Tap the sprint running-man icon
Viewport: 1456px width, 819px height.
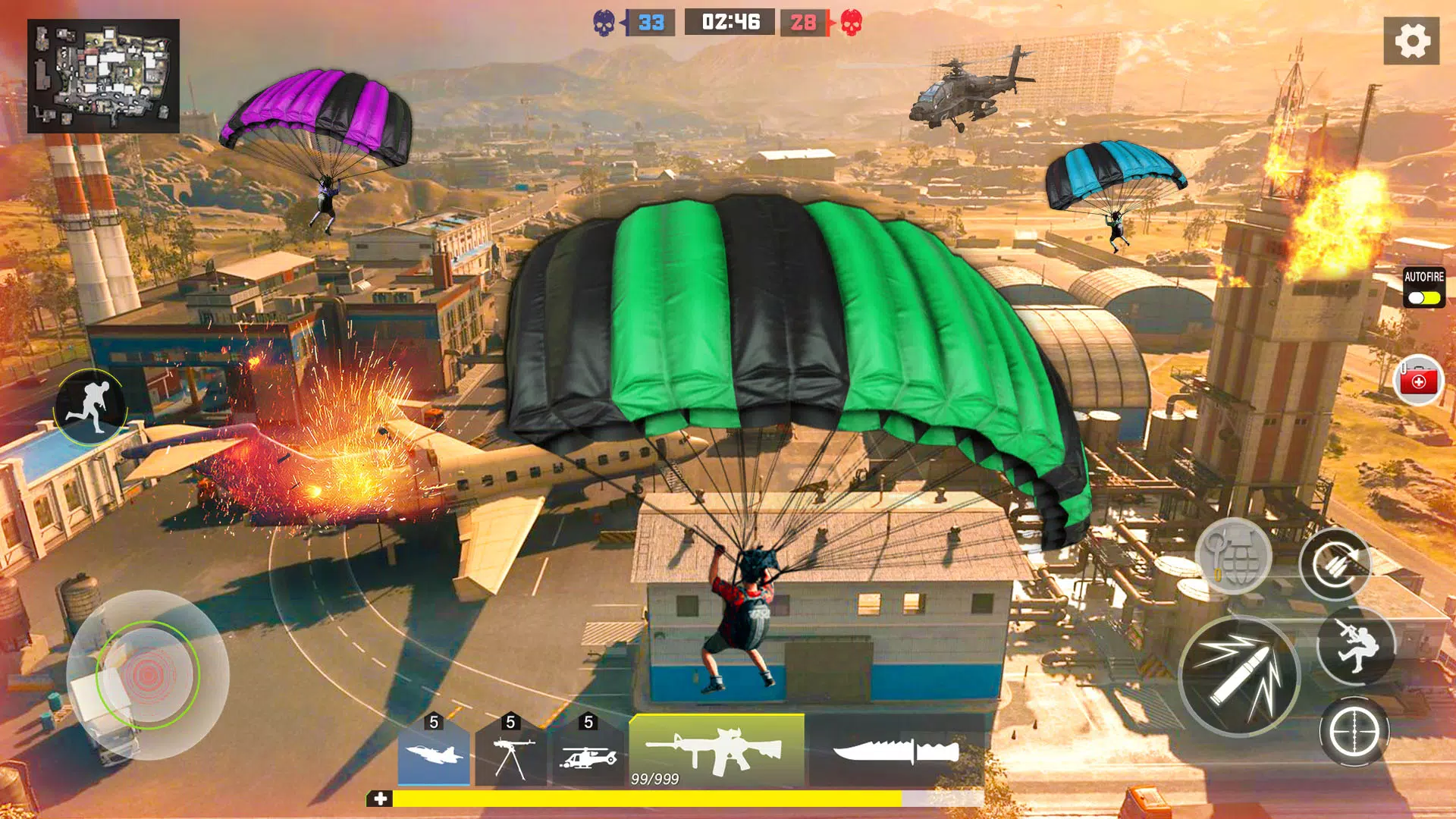tap(90, 408)
